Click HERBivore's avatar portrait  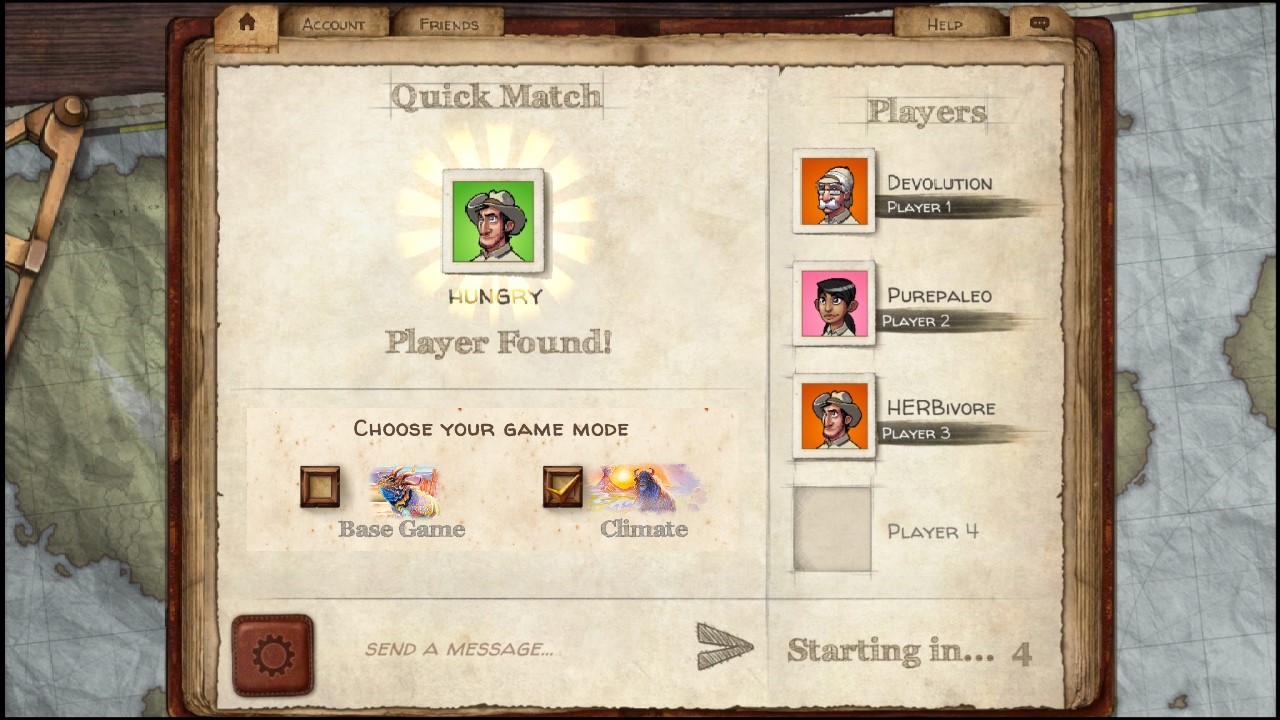point(832,416)
